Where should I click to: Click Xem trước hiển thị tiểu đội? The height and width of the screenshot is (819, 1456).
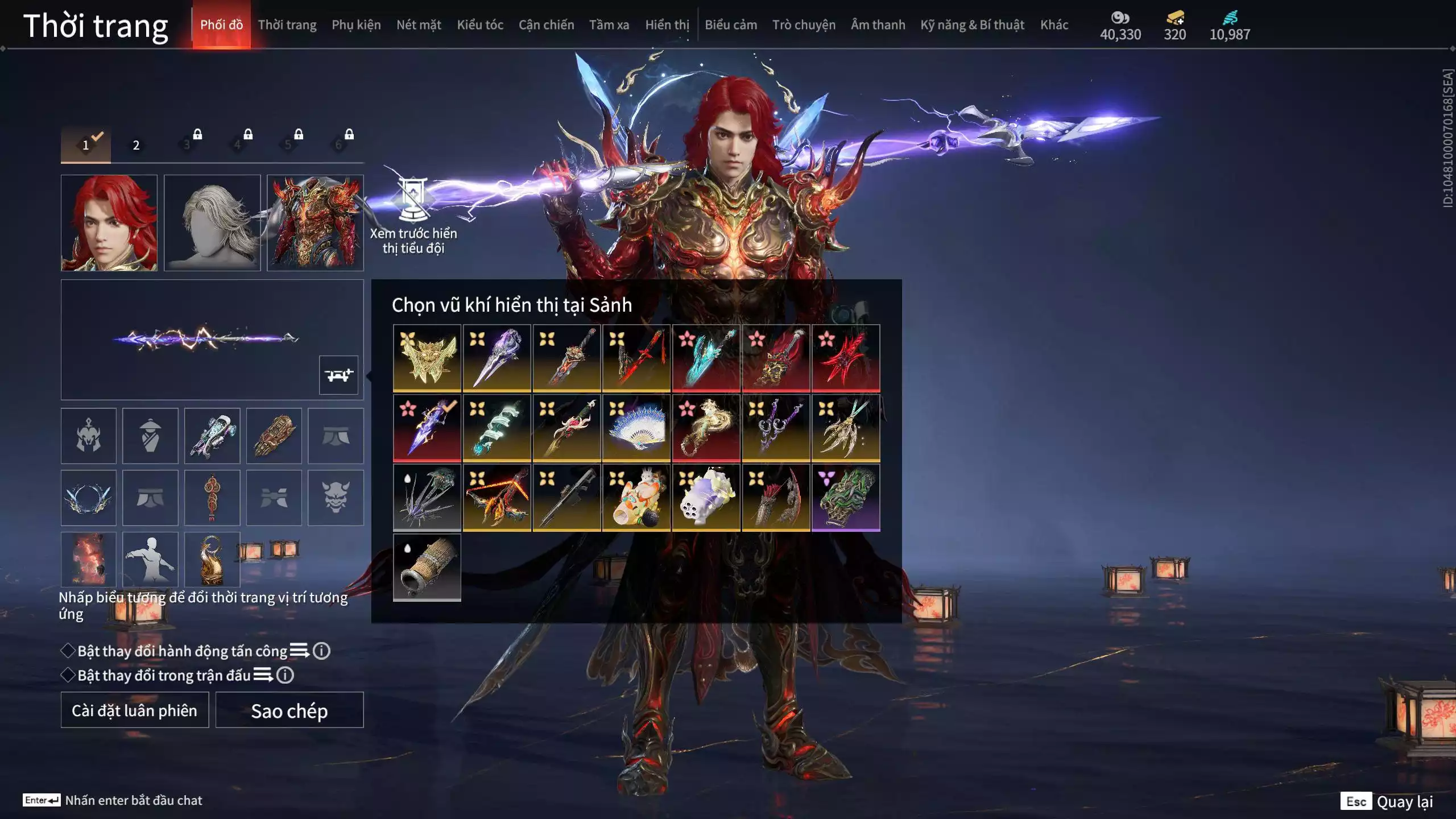click(413, 216)
